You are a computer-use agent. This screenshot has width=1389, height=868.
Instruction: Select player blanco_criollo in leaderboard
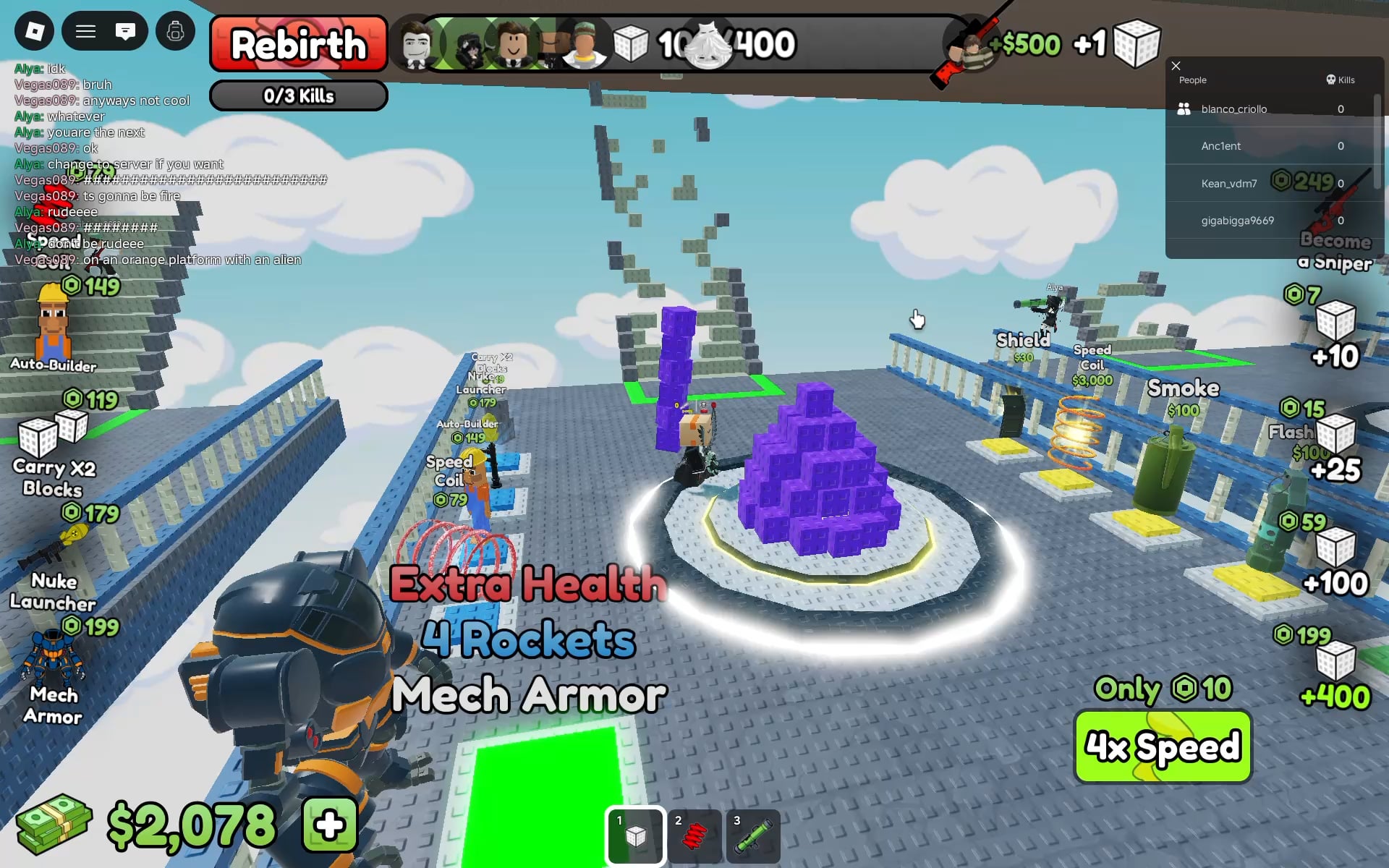(1233, 109)
